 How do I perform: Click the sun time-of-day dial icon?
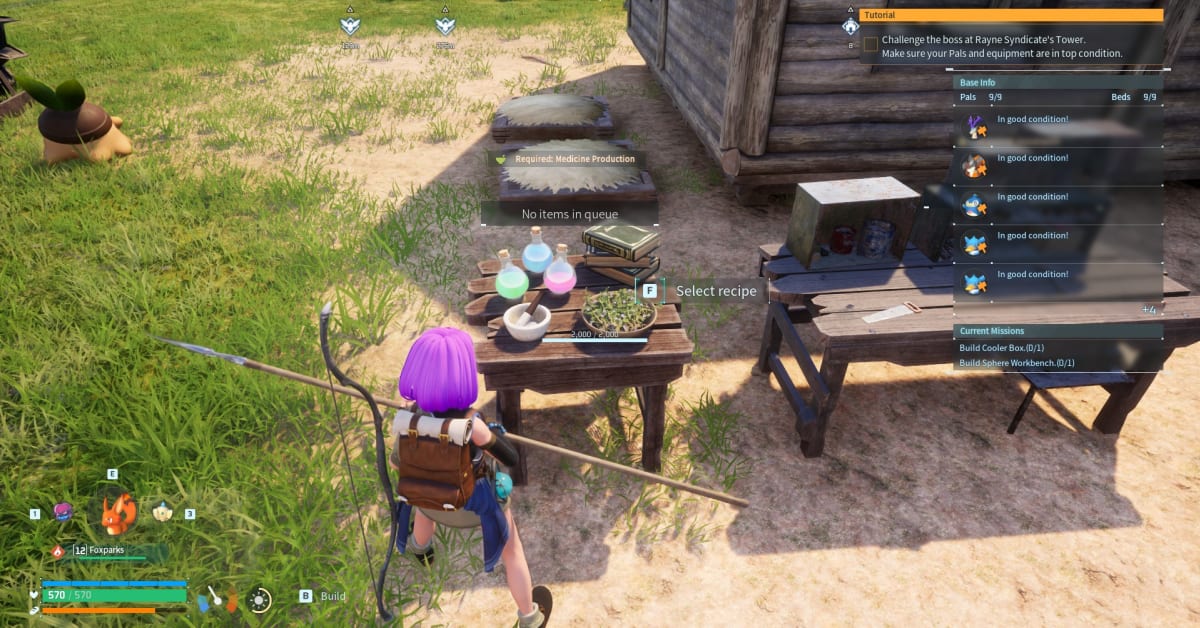point(260,600)
